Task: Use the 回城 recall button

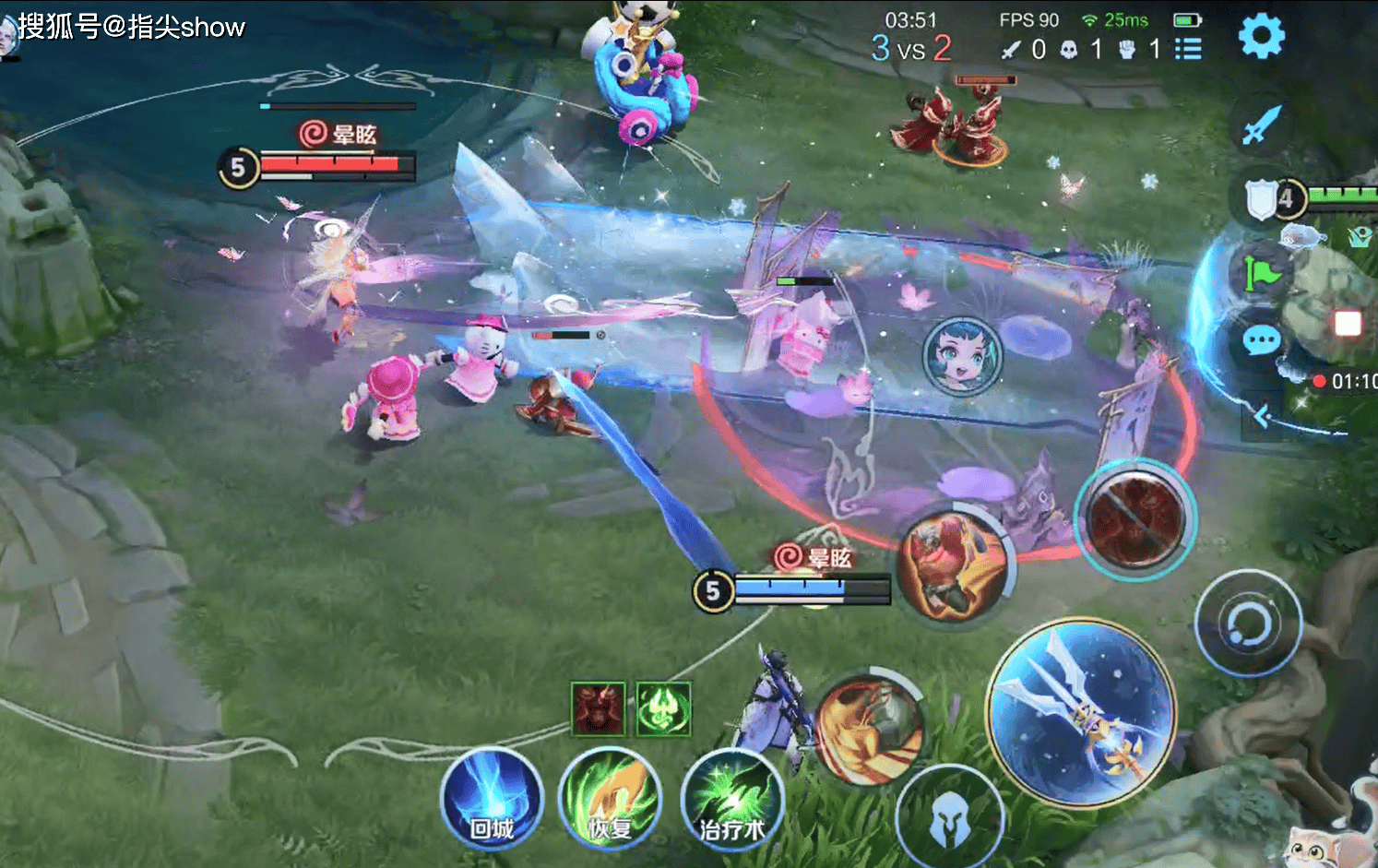Action: [x=492, y=798]
